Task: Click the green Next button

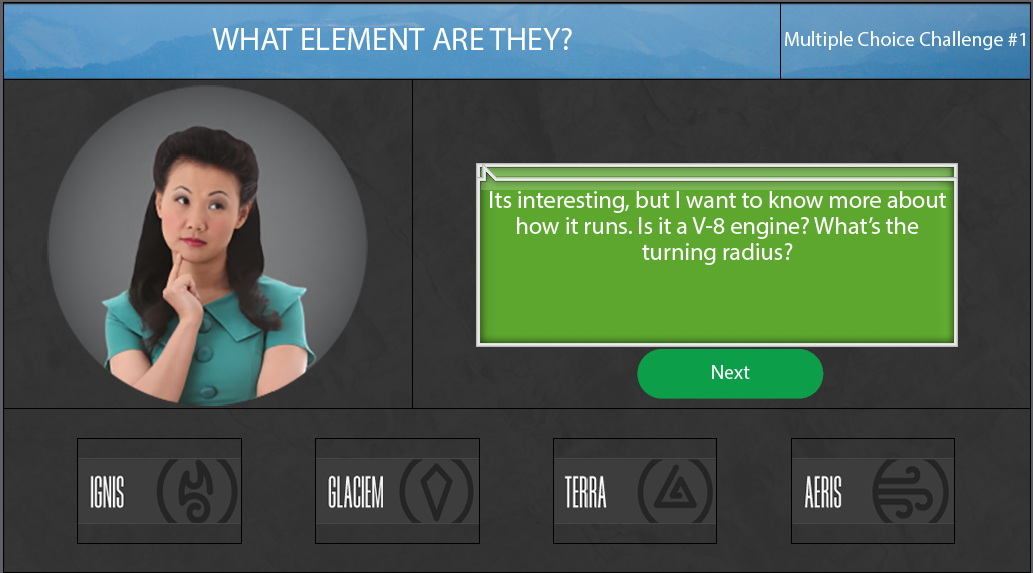Action: [x=730, y=373]
